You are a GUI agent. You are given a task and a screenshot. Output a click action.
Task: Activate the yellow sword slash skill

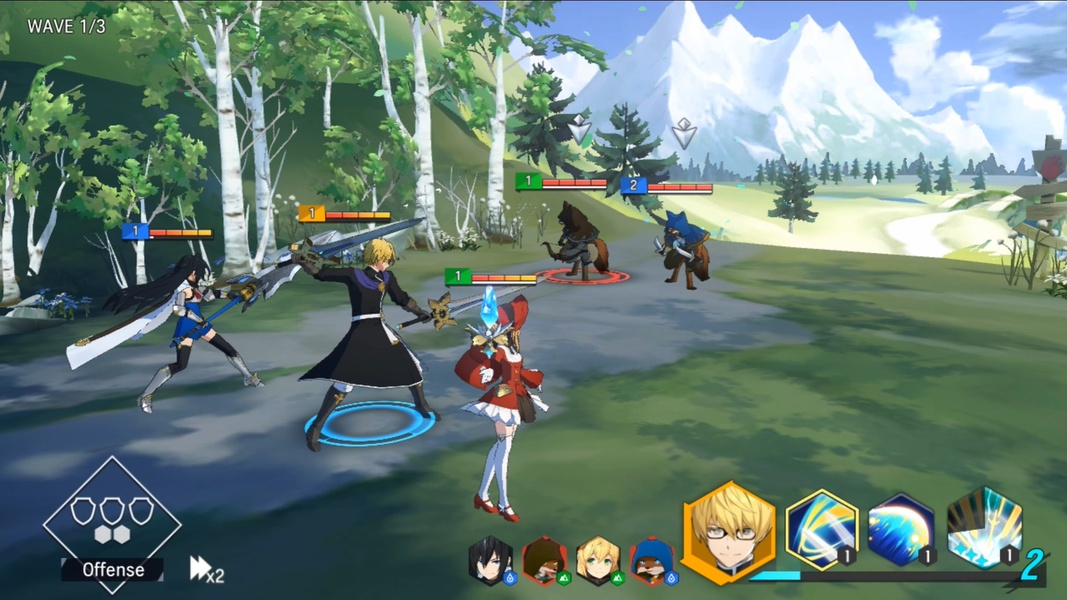[x=821, y=530]
